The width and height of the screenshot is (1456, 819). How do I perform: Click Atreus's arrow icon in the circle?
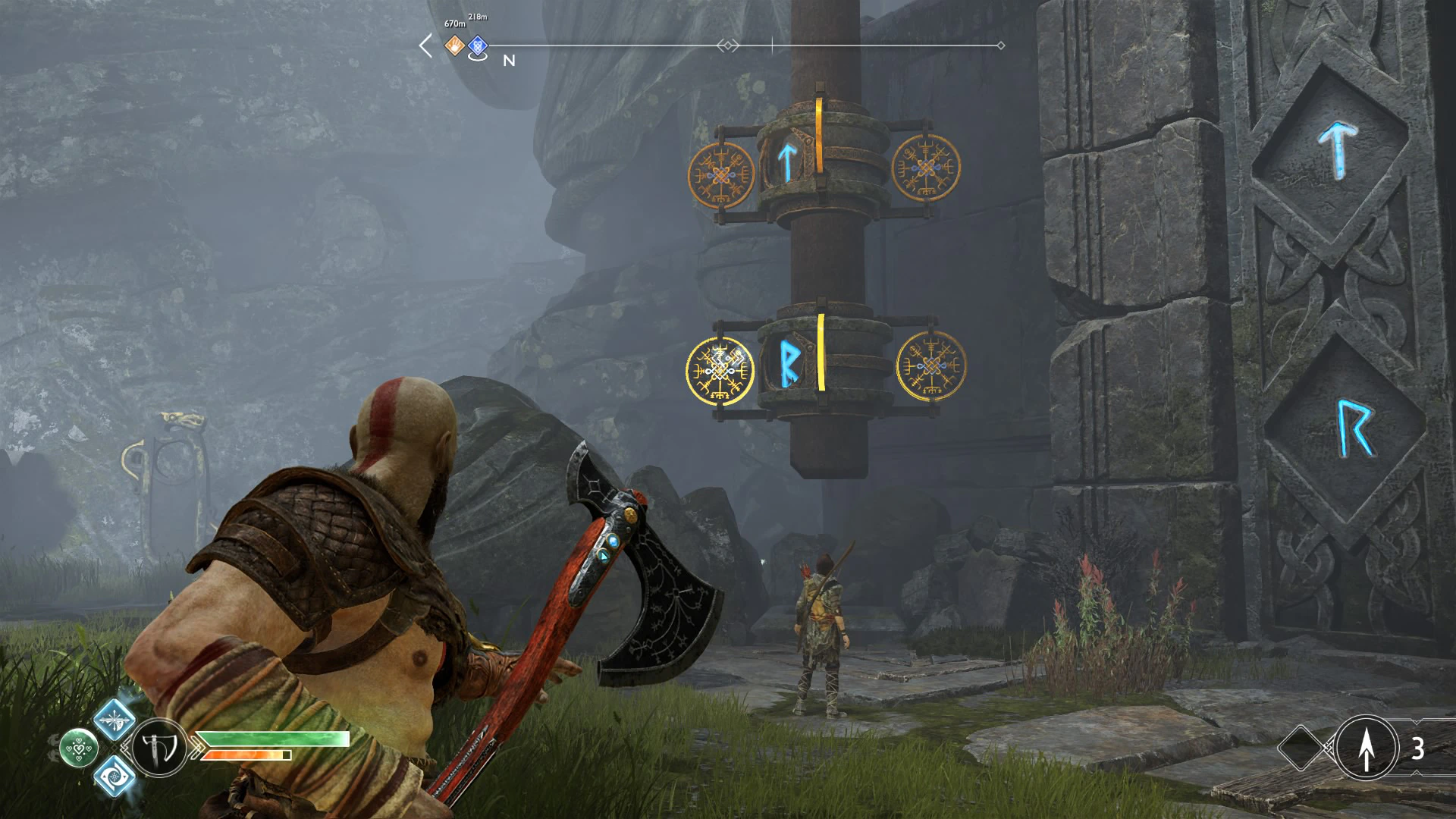(x=1367, y=748)
